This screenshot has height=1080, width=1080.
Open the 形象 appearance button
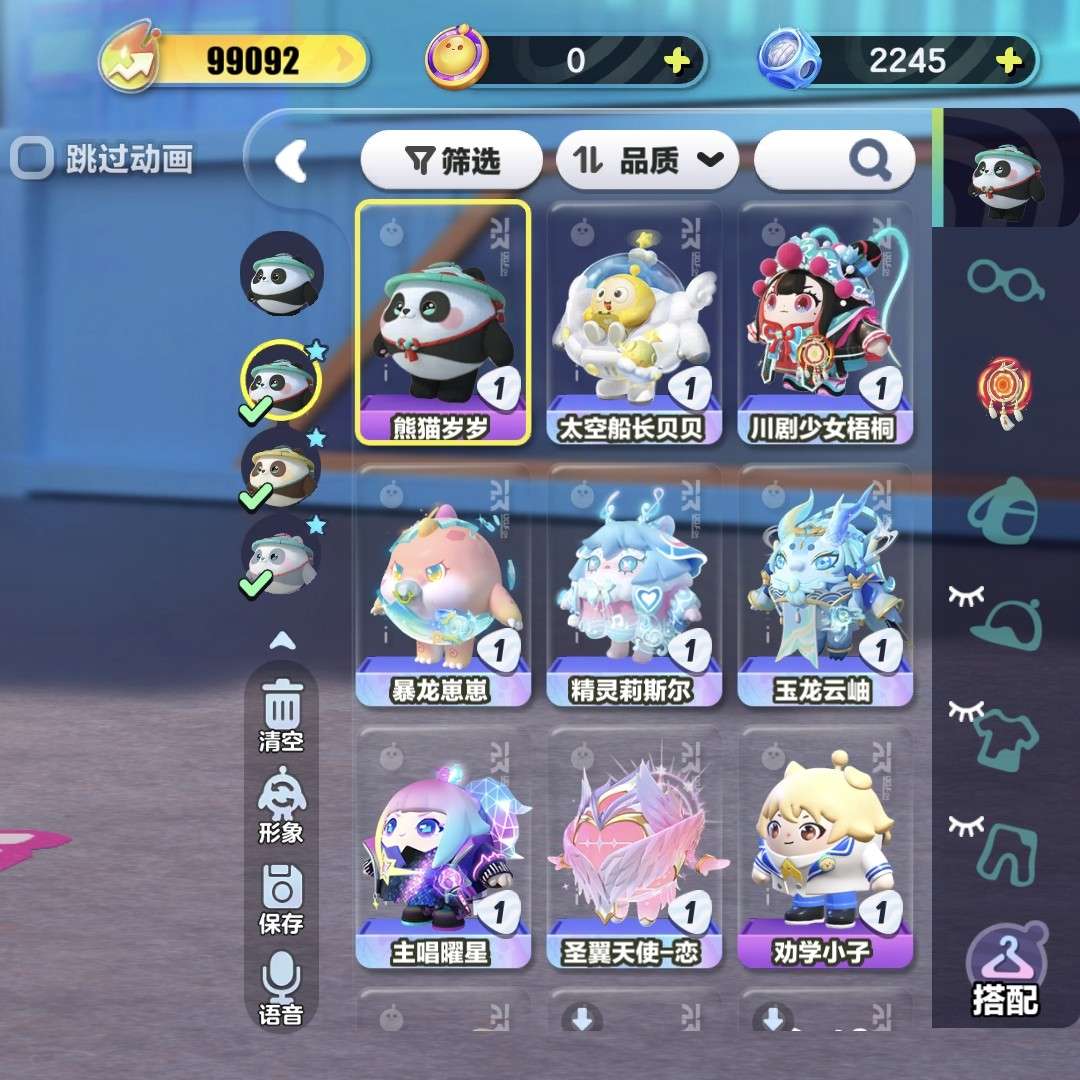pyautogui.click(x=282, y=805)
